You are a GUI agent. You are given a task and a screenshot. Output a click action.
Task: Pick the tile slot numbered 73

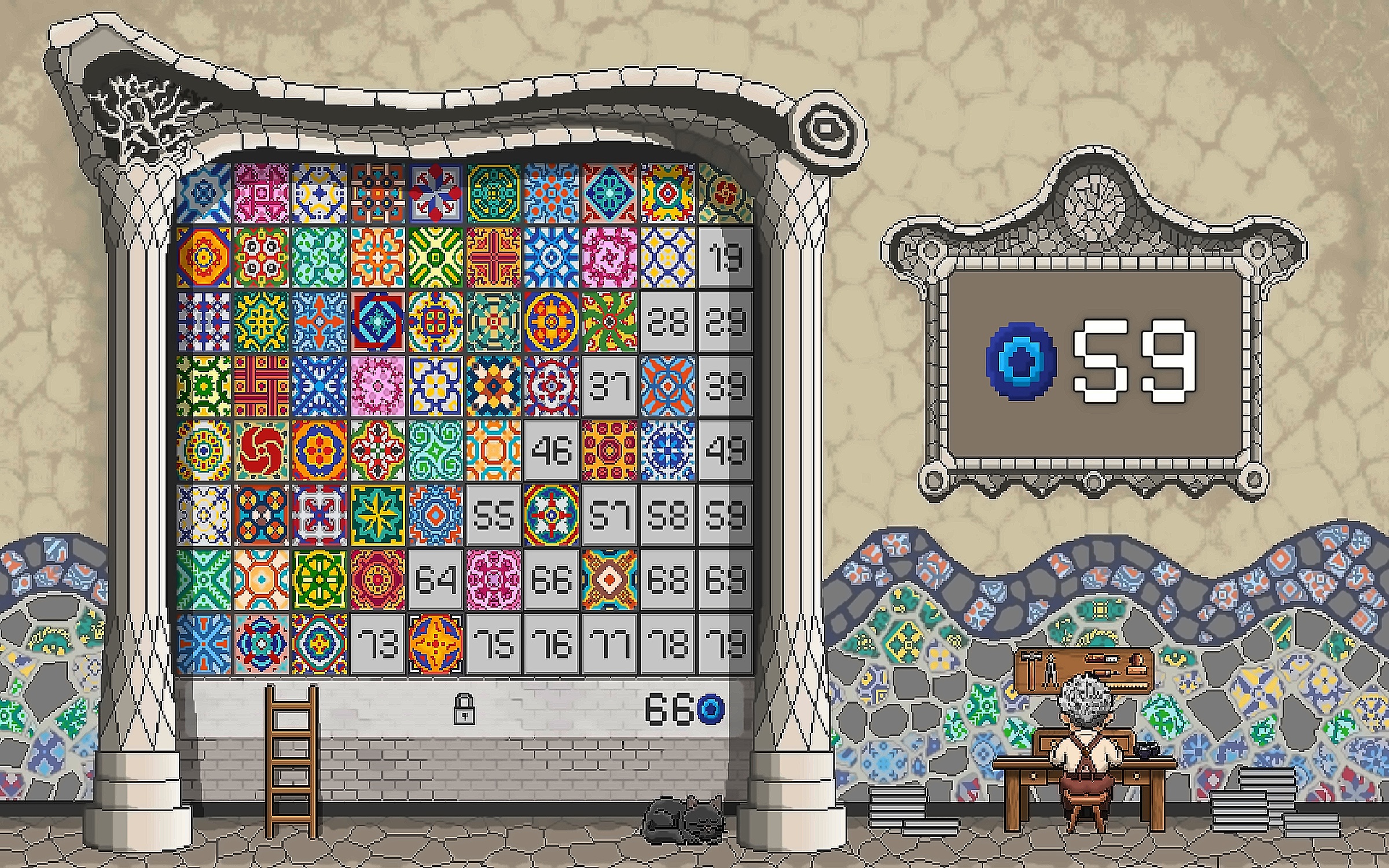378,644
